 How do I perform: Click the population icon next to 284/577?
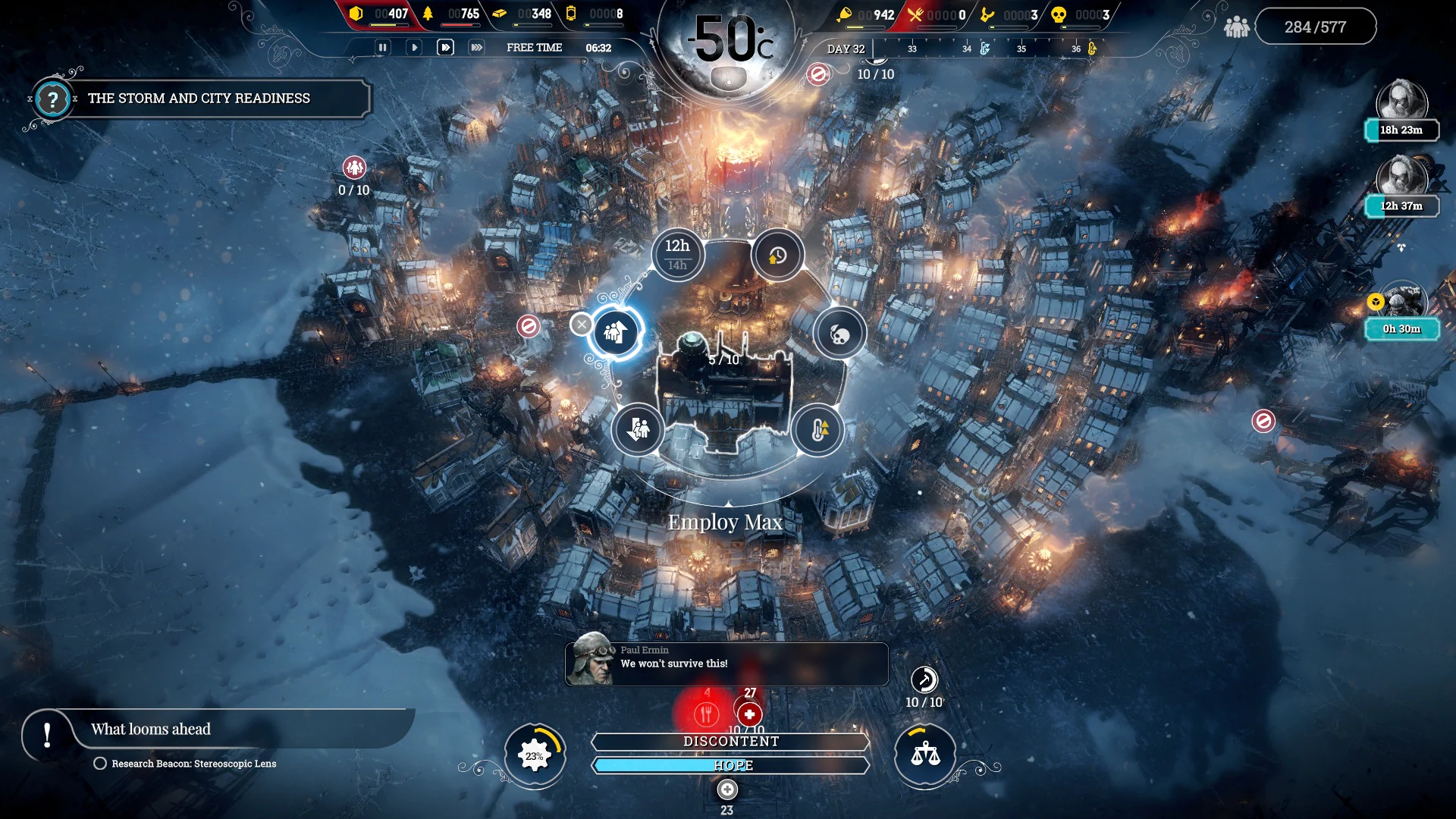click(1238, 25)
